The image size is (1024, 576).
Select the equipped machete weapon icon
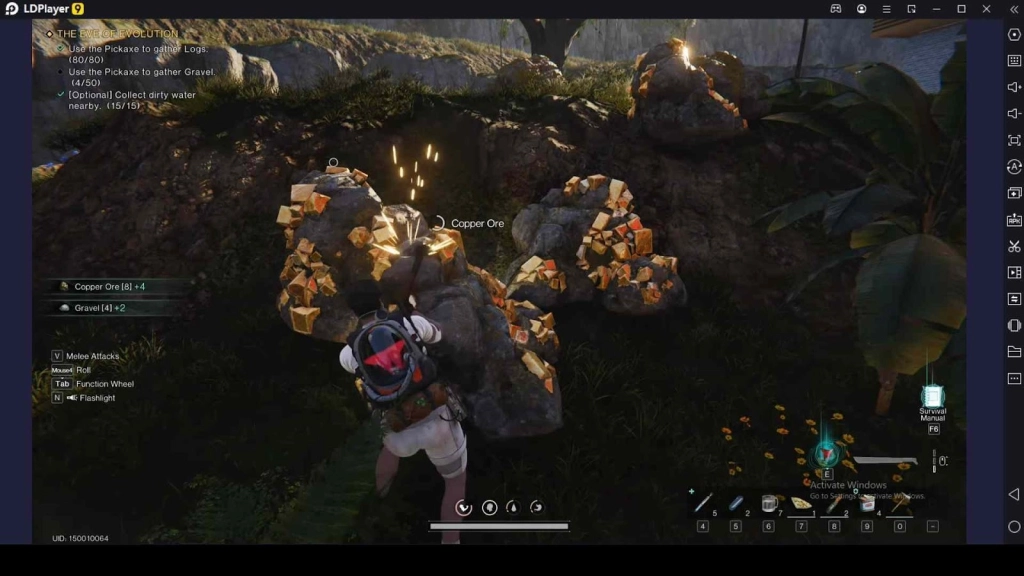[x=885, y=461]
